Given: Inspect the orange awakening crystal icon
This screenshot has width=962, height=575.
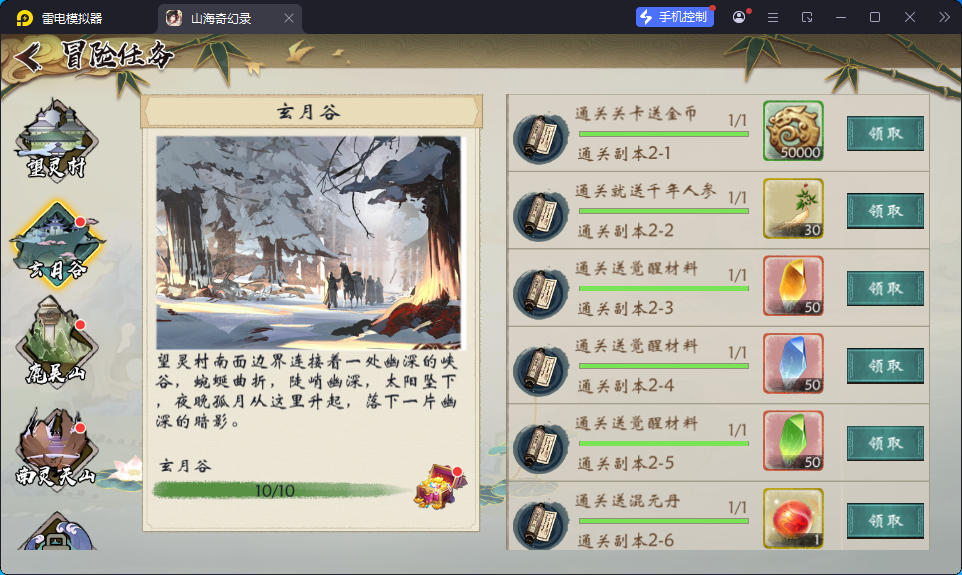Looking at the screenshot, I should coord(793,286).
